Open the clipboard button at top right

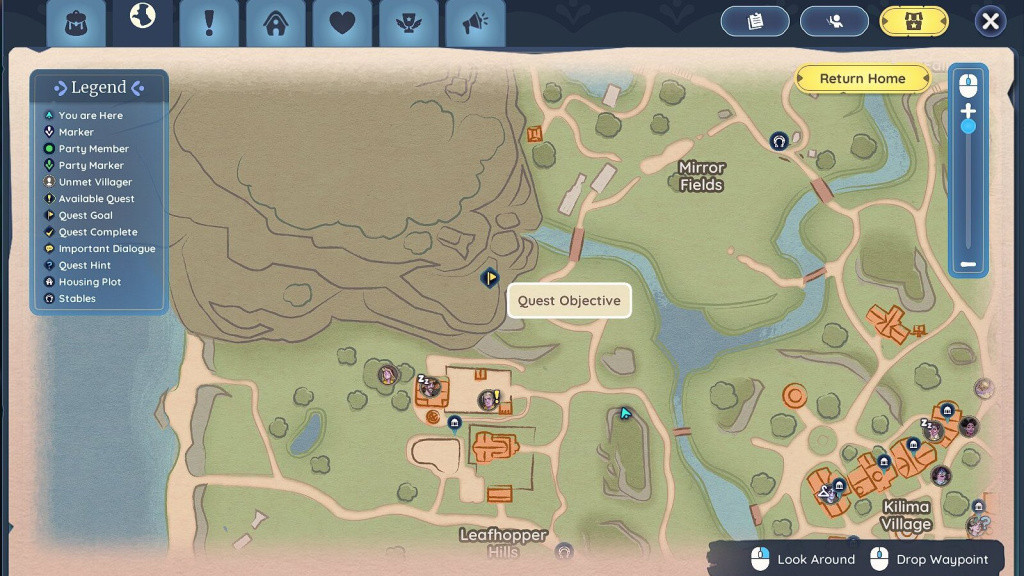coord(755,21)
